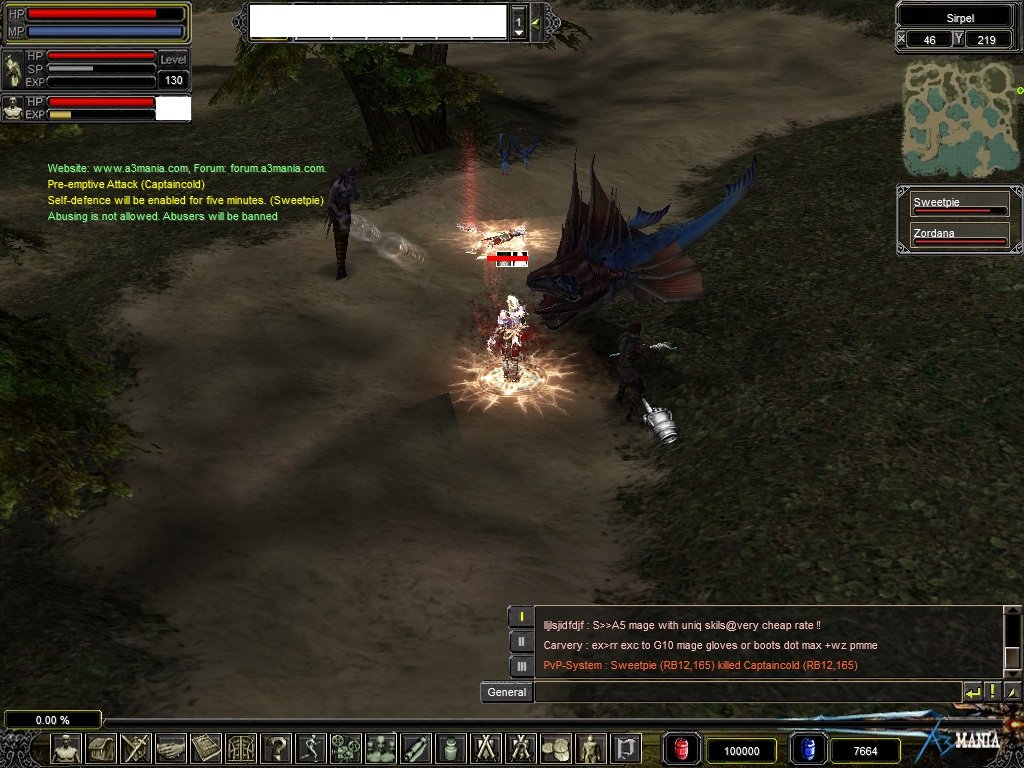1024x768 pixels.
Task: Select party member Sweetpie
Action: click(959, 205)
